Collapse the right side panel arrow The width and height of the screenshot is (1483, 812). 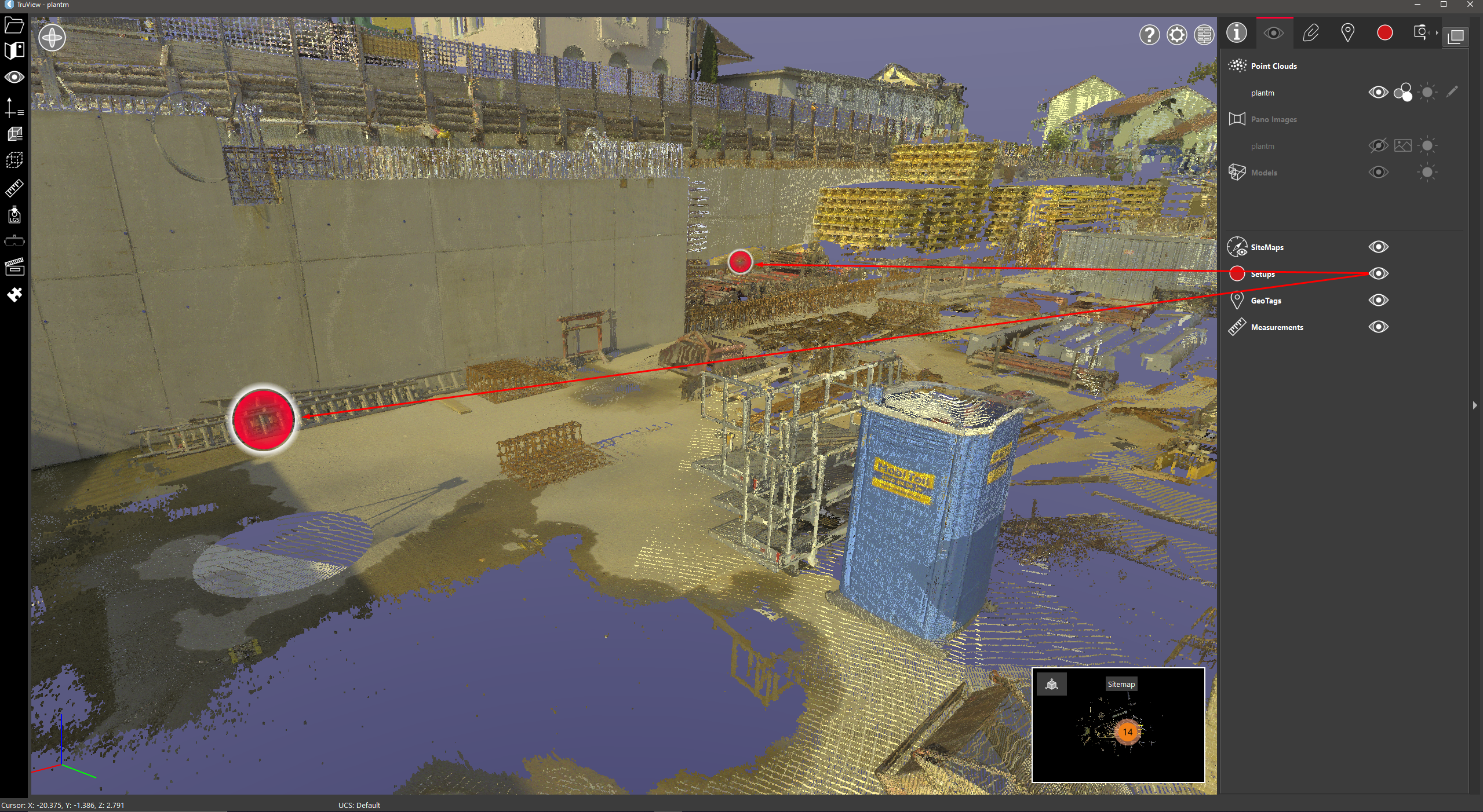pos(1475,405)
